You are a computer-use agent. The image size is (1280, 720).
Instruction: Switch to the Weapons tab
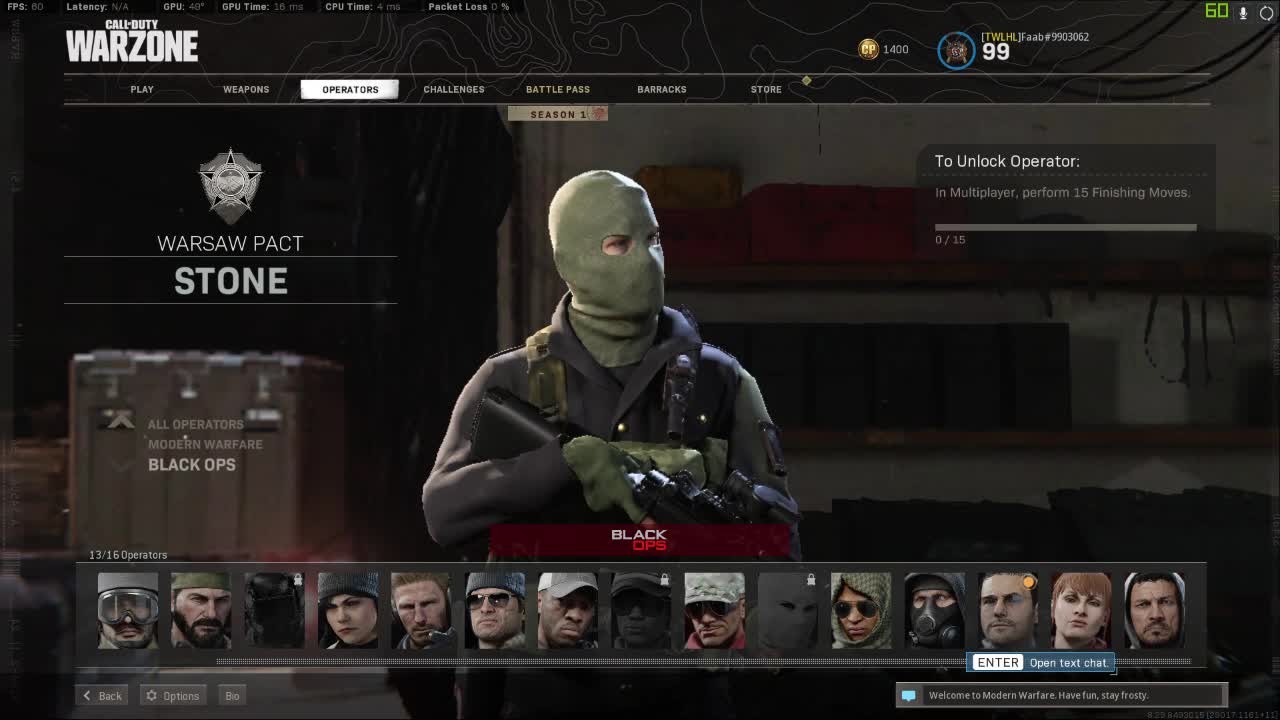coord(246,90)
